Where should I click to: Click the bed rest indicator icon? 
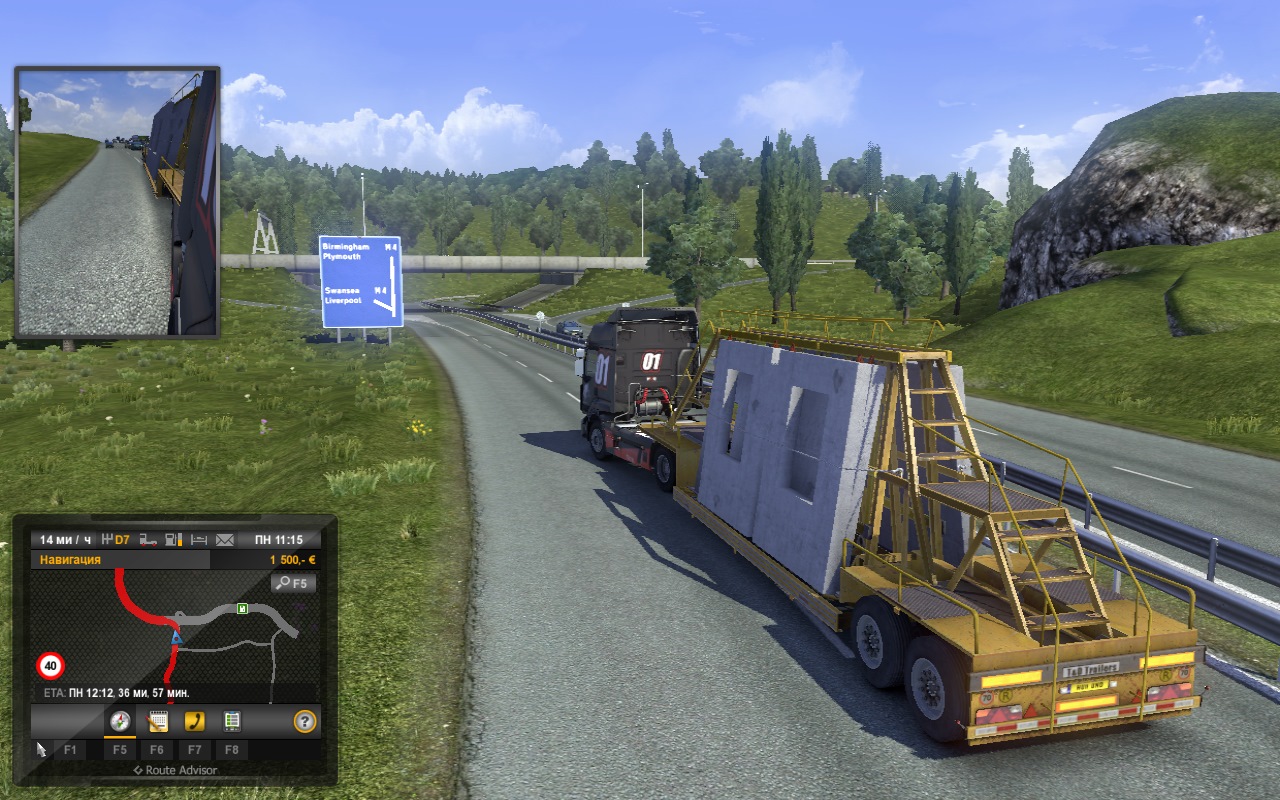click(x=199, y=540)
